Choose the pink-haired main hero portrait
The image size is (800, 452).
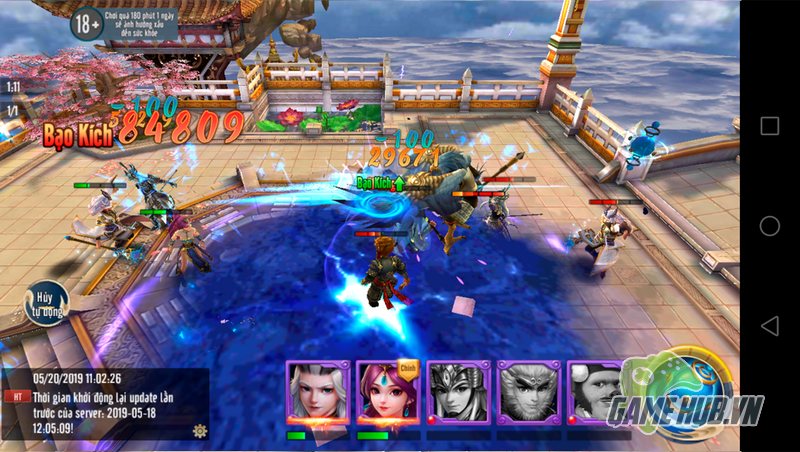(387, 393)
